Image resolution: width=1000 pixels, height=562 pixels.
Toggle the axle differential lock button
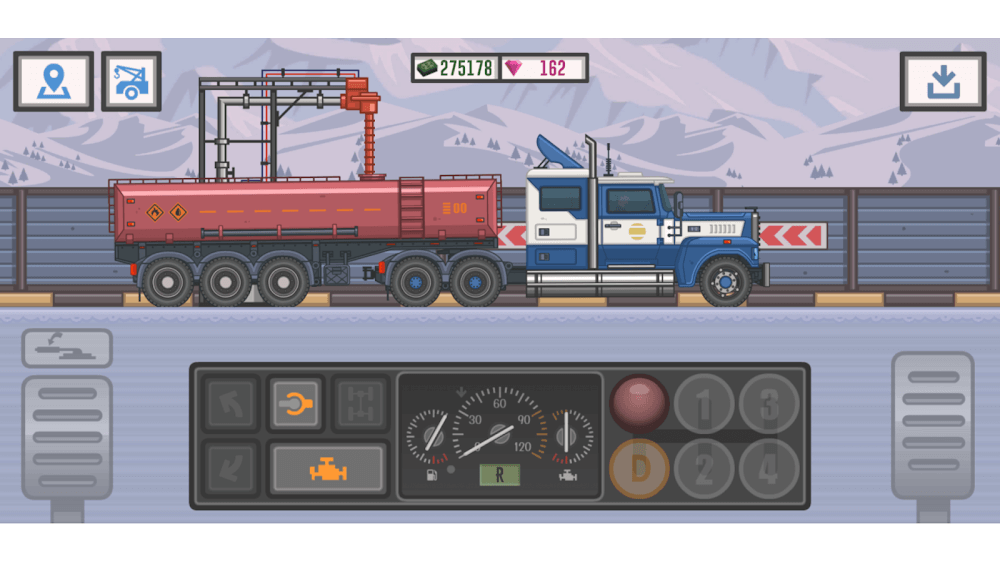click(359, 403)
